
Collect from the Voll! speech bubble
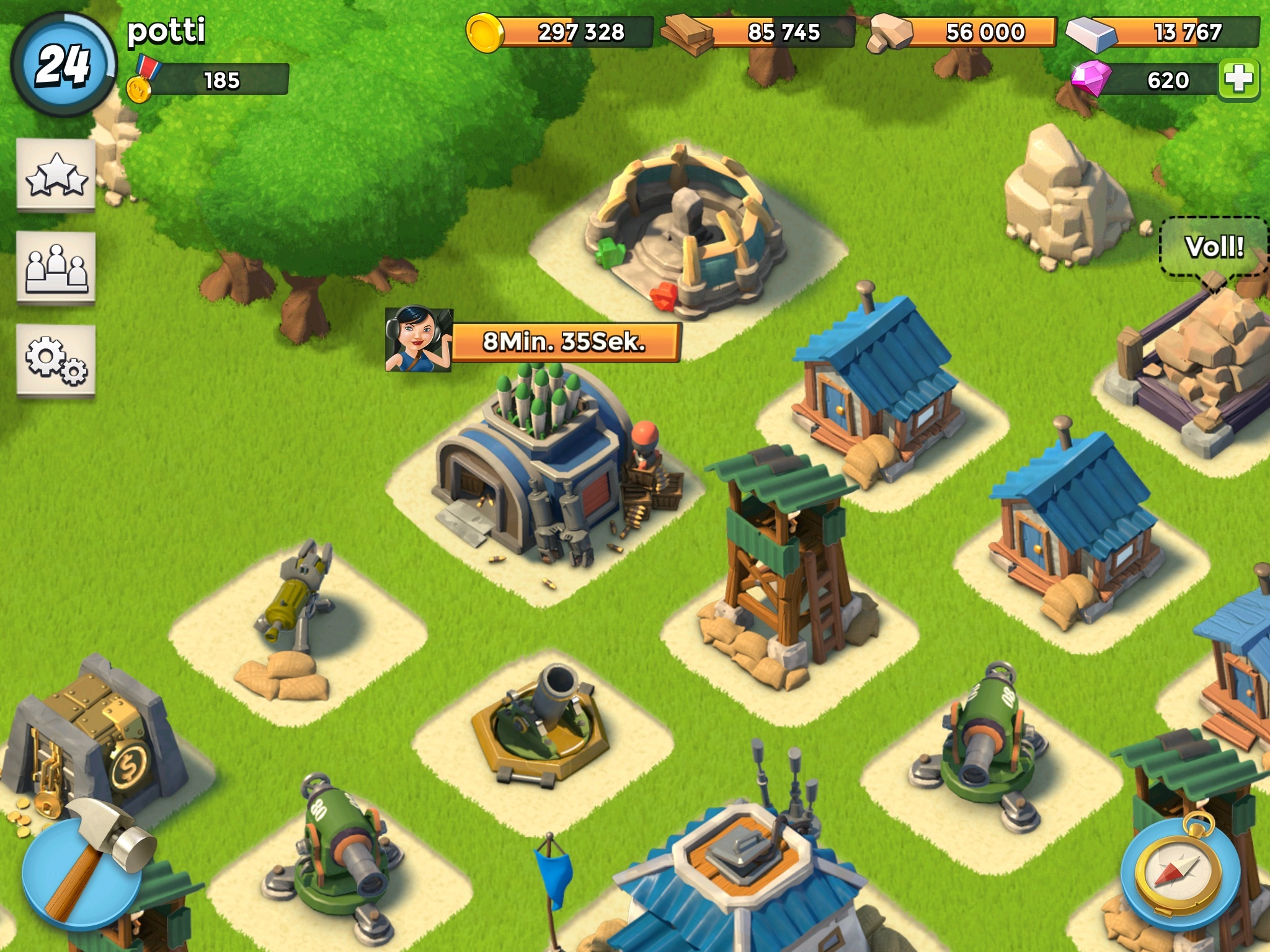(x=1214, y=247)
